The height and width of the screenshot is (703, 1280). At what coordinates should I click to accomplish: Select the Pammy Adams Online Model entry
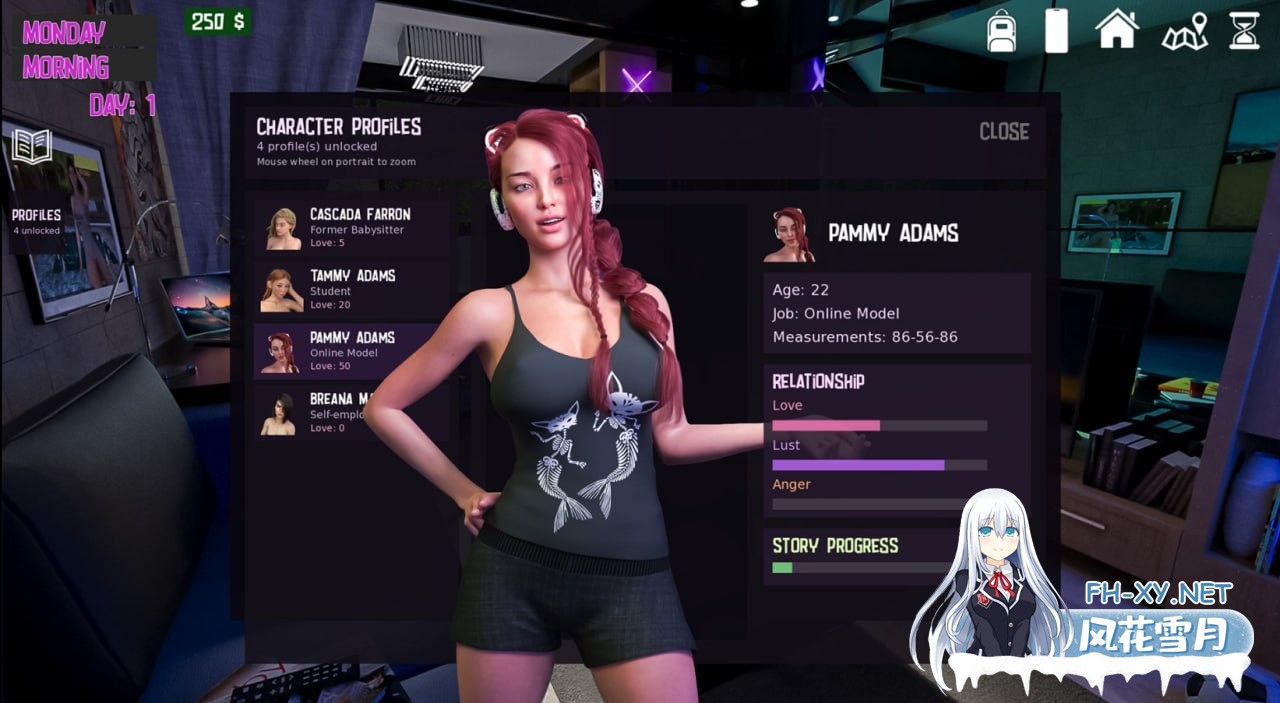point(350,351)
